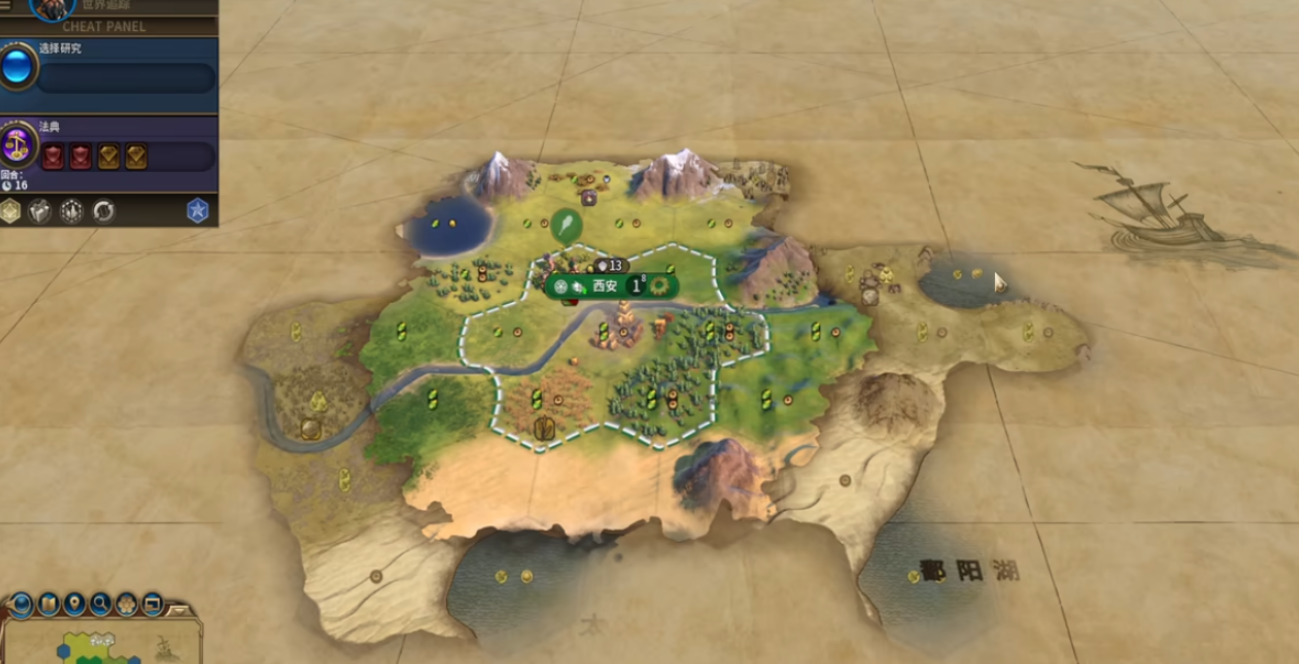Click the minimap fullscreen frame button
This screenshot has height=664, width=1299.
(x=152, y=604)
